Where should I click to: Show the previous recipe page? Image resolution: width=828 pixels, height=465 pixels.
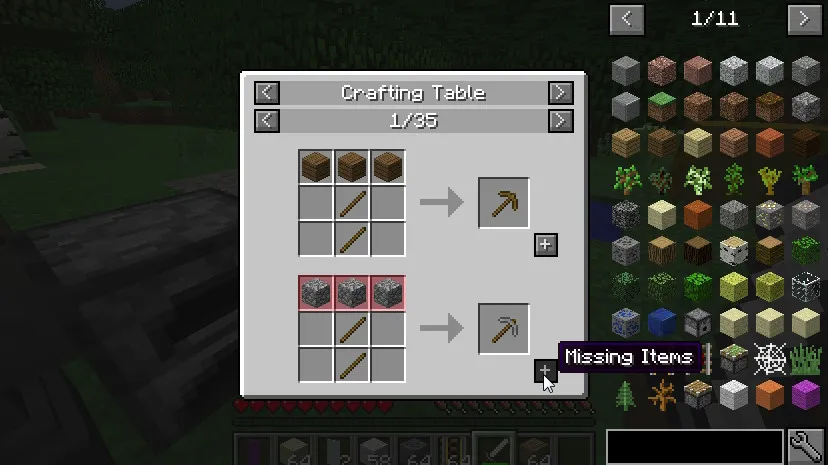266,121
